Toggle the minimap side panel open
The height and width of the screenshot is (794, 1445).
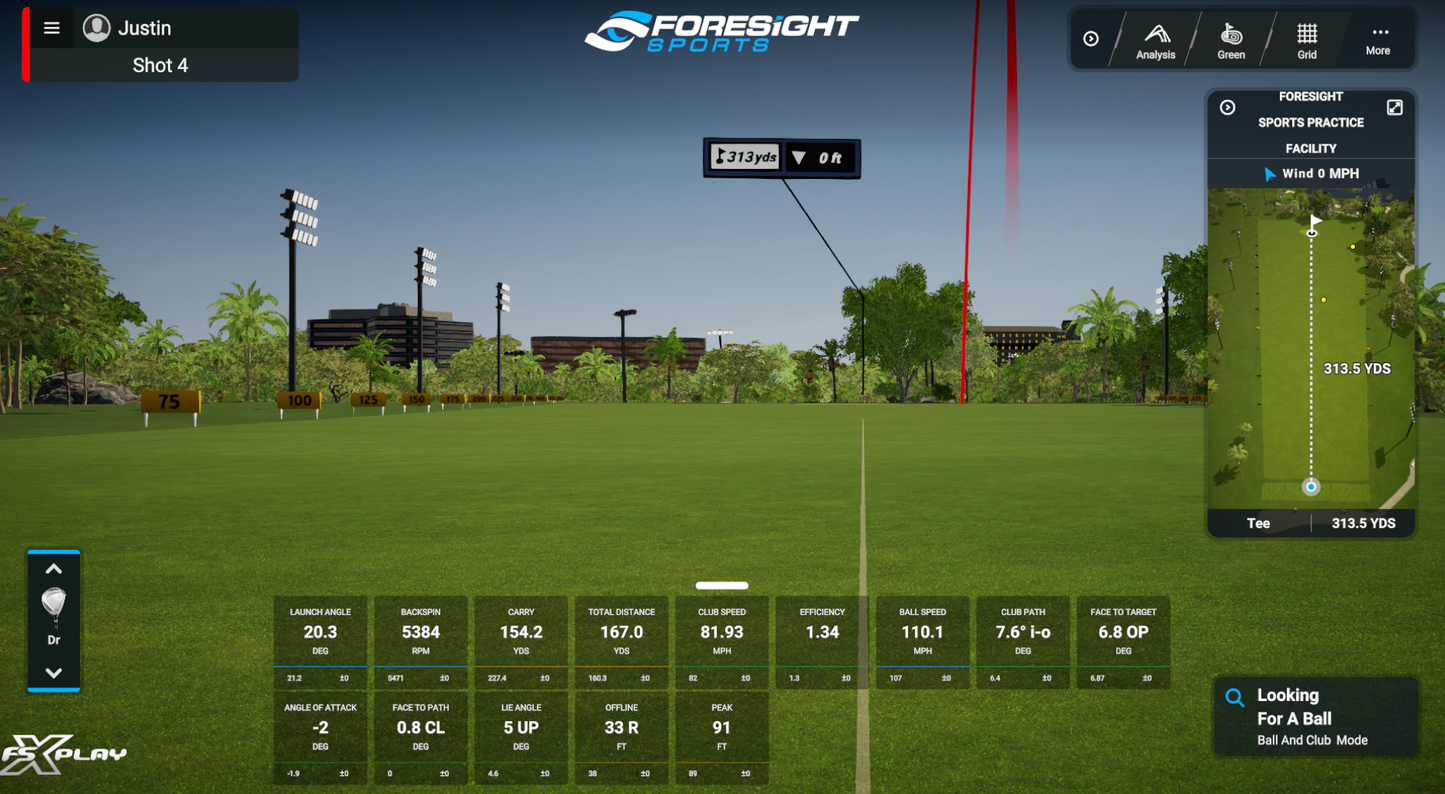coord(1227,105)
